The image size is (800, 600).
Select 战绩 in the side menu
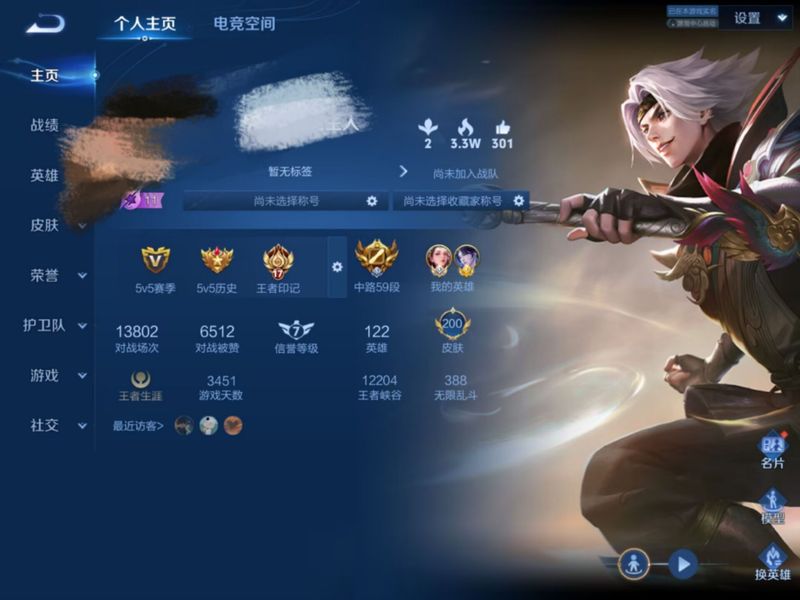[45, 125]
